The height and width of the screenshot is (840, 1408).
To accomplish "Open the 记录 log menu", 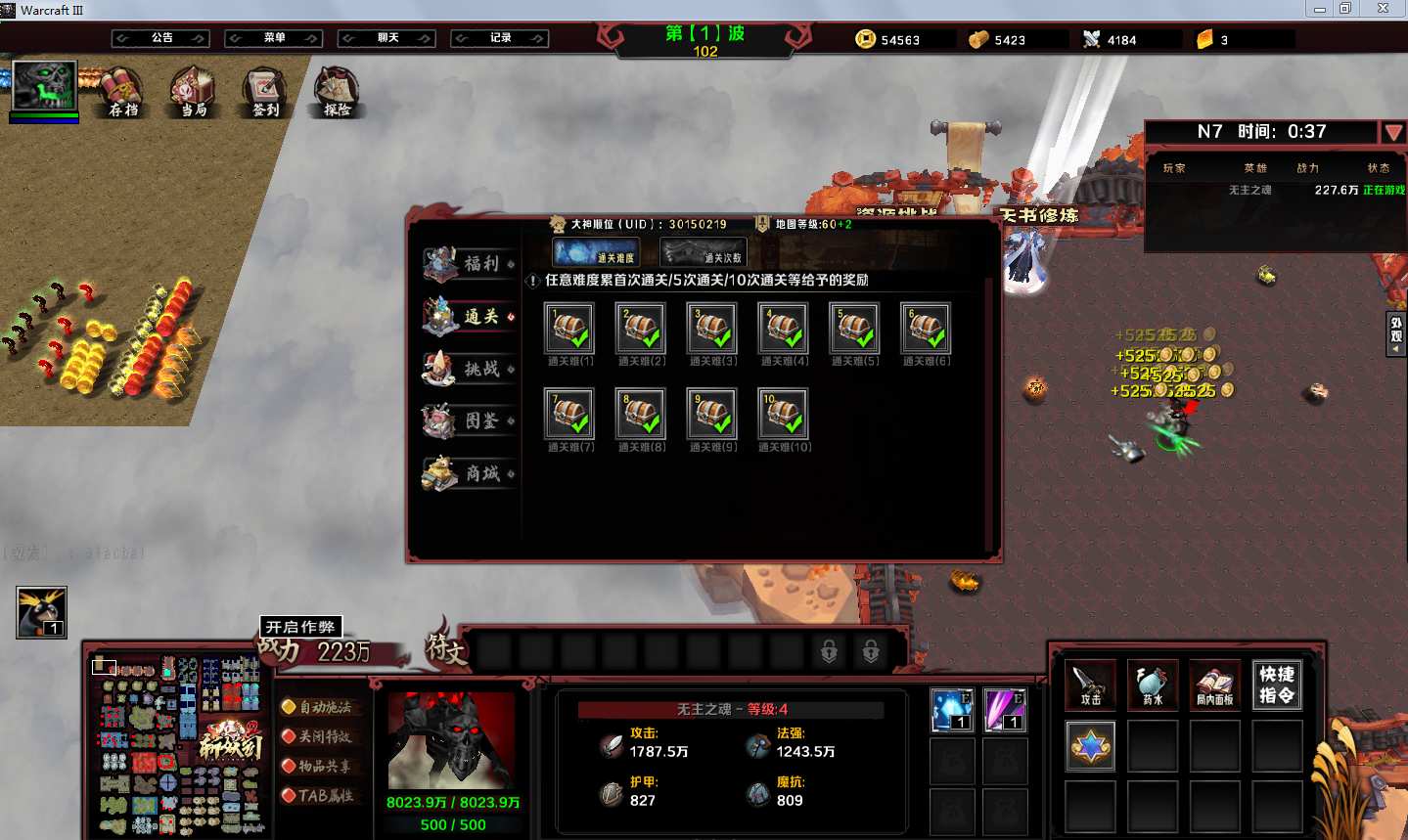I will (x=500, y=38).
